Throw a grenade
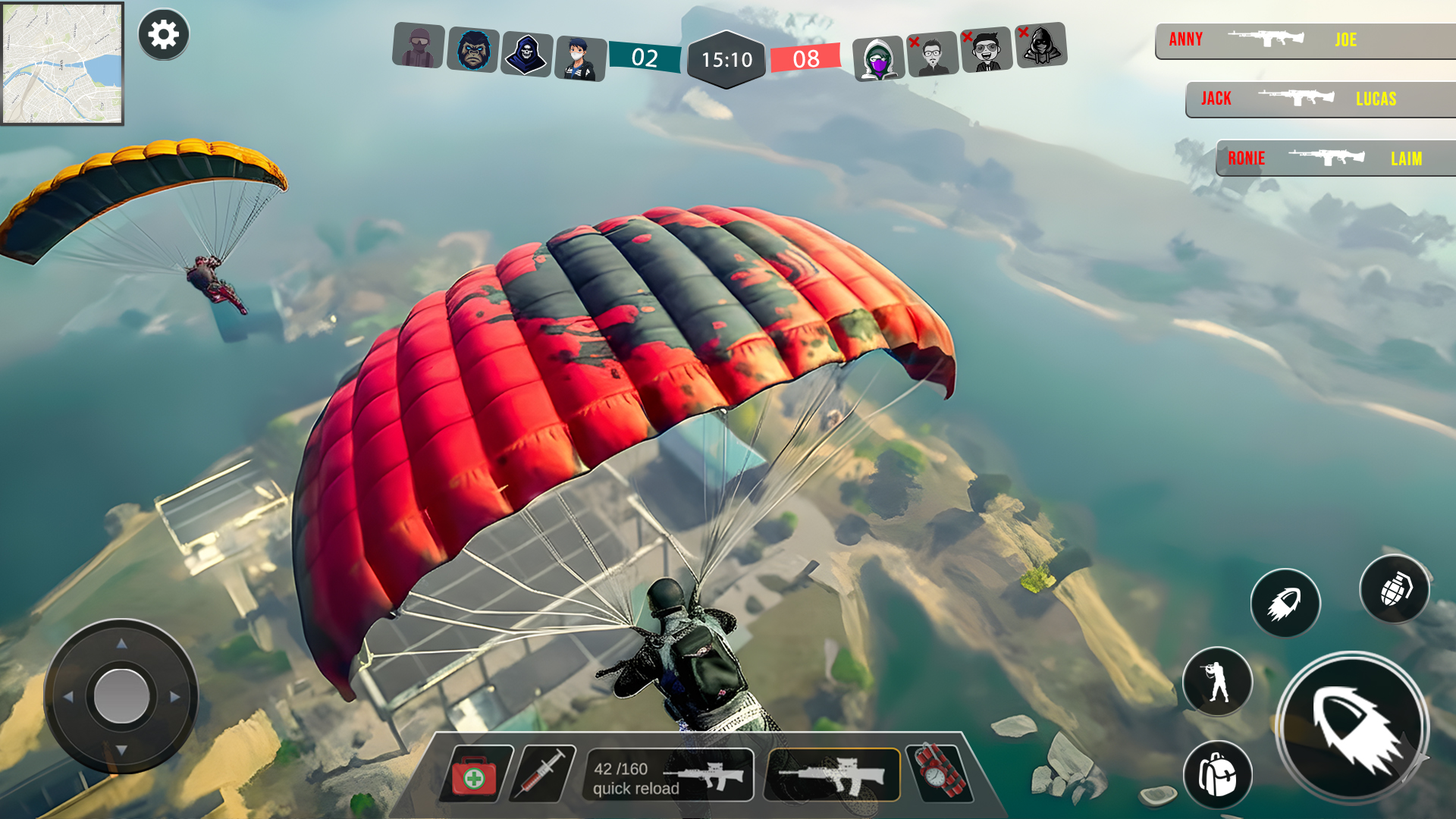 (x=1394, y=589)
